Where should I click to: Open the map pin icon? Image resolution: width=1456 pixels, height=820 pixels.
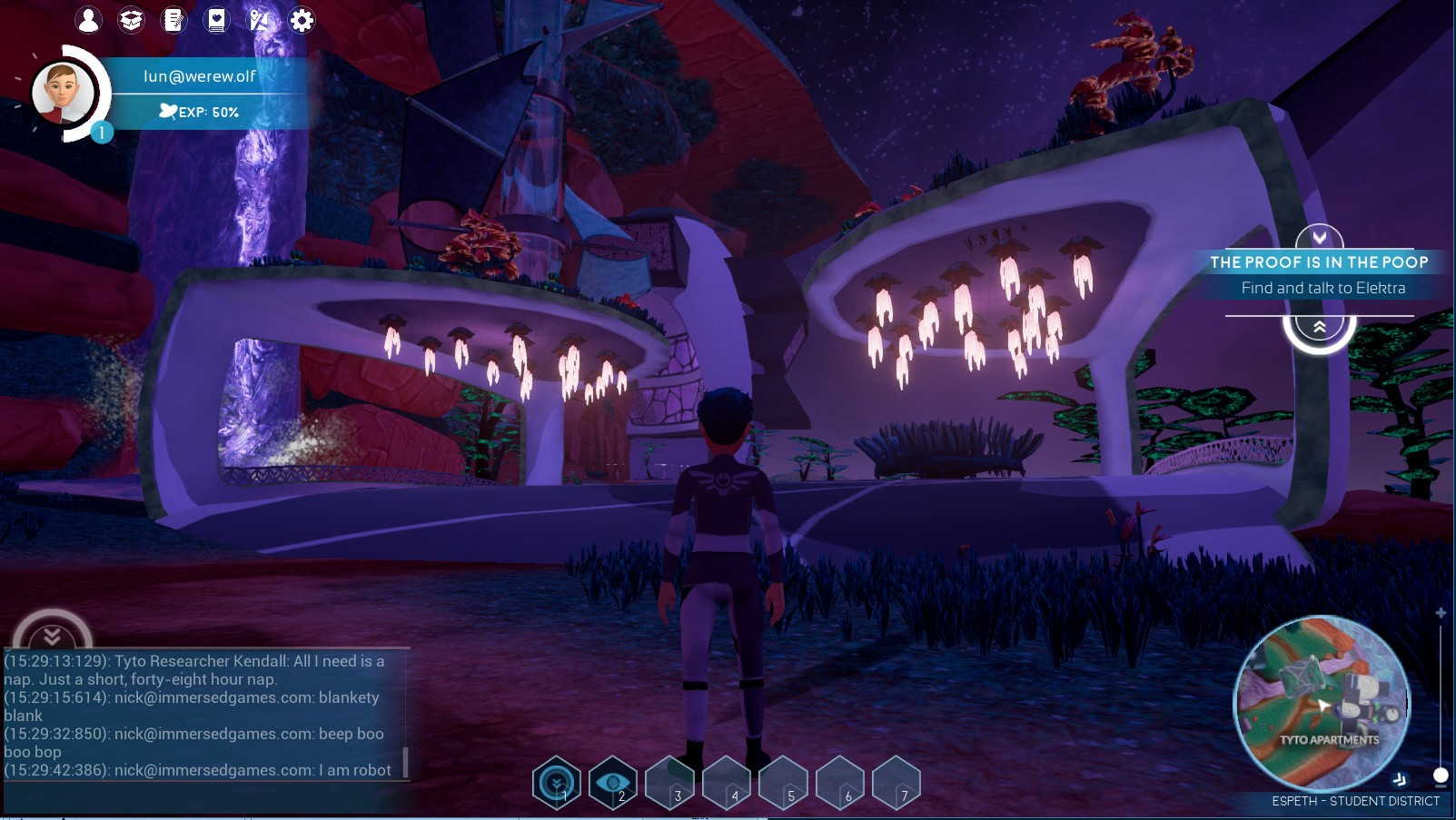click(259, 20)
